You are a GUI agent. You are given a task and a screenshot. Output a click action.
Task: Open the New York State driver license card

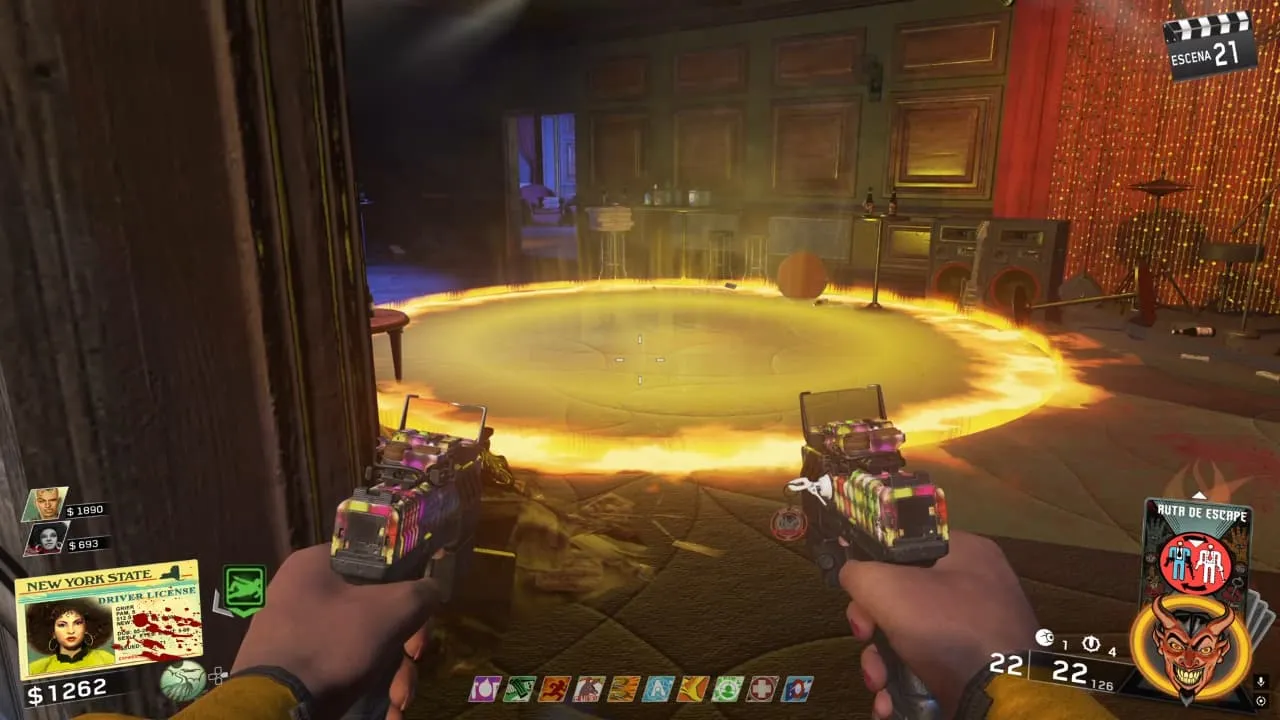[x=108, y=620]
